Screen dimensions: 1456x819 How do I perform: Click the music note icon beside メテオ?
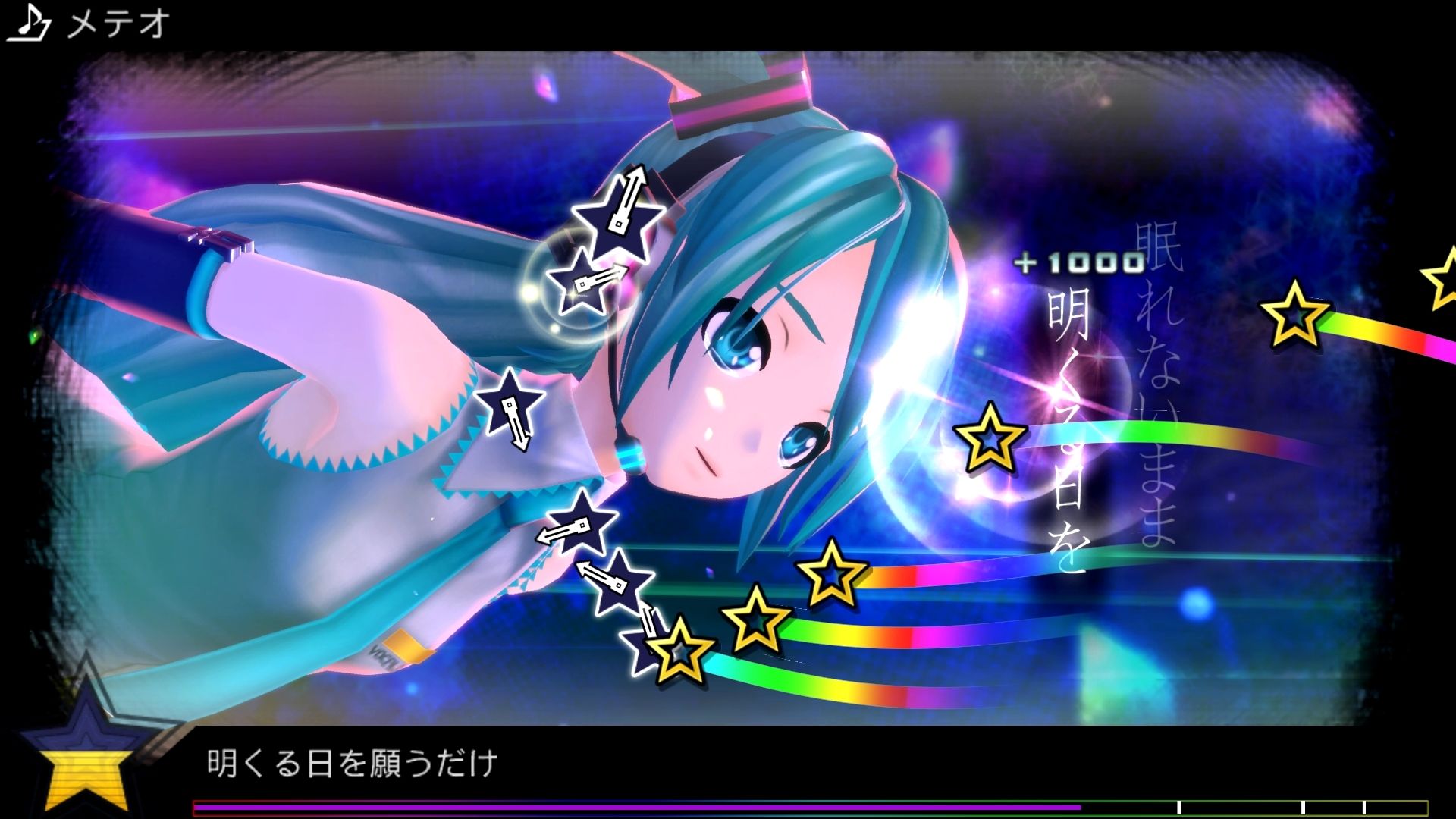click(x=29, y=20)
